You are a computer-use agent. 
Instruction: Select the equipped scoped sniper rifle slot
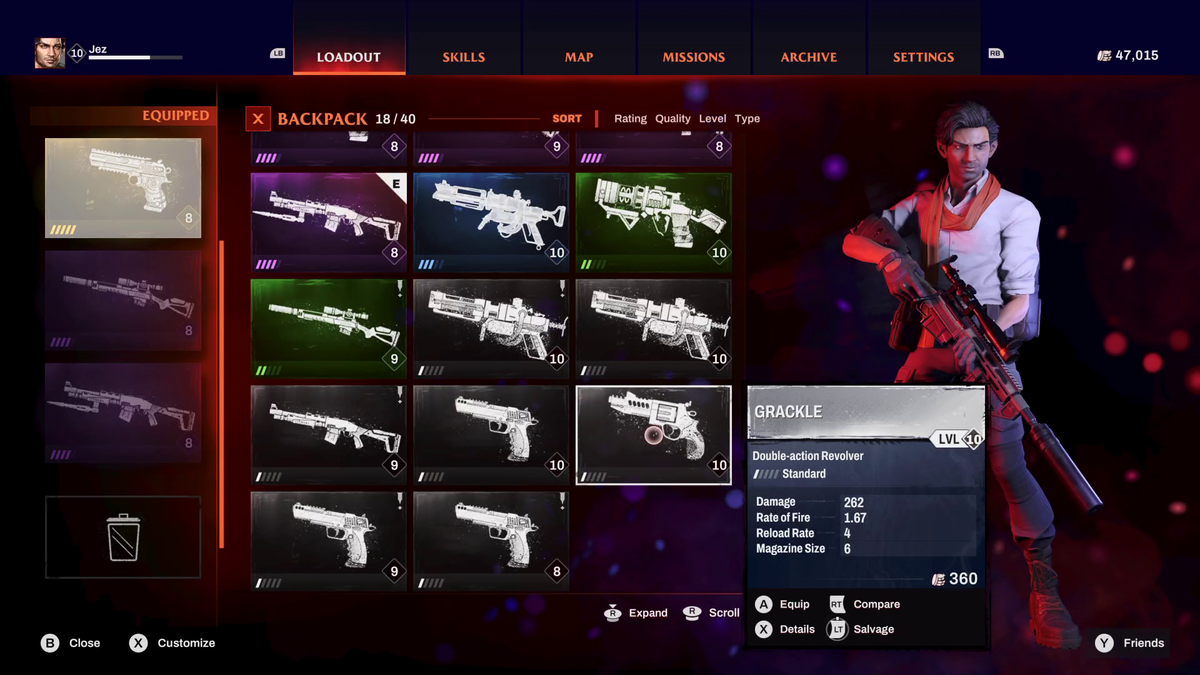(123, 300)
